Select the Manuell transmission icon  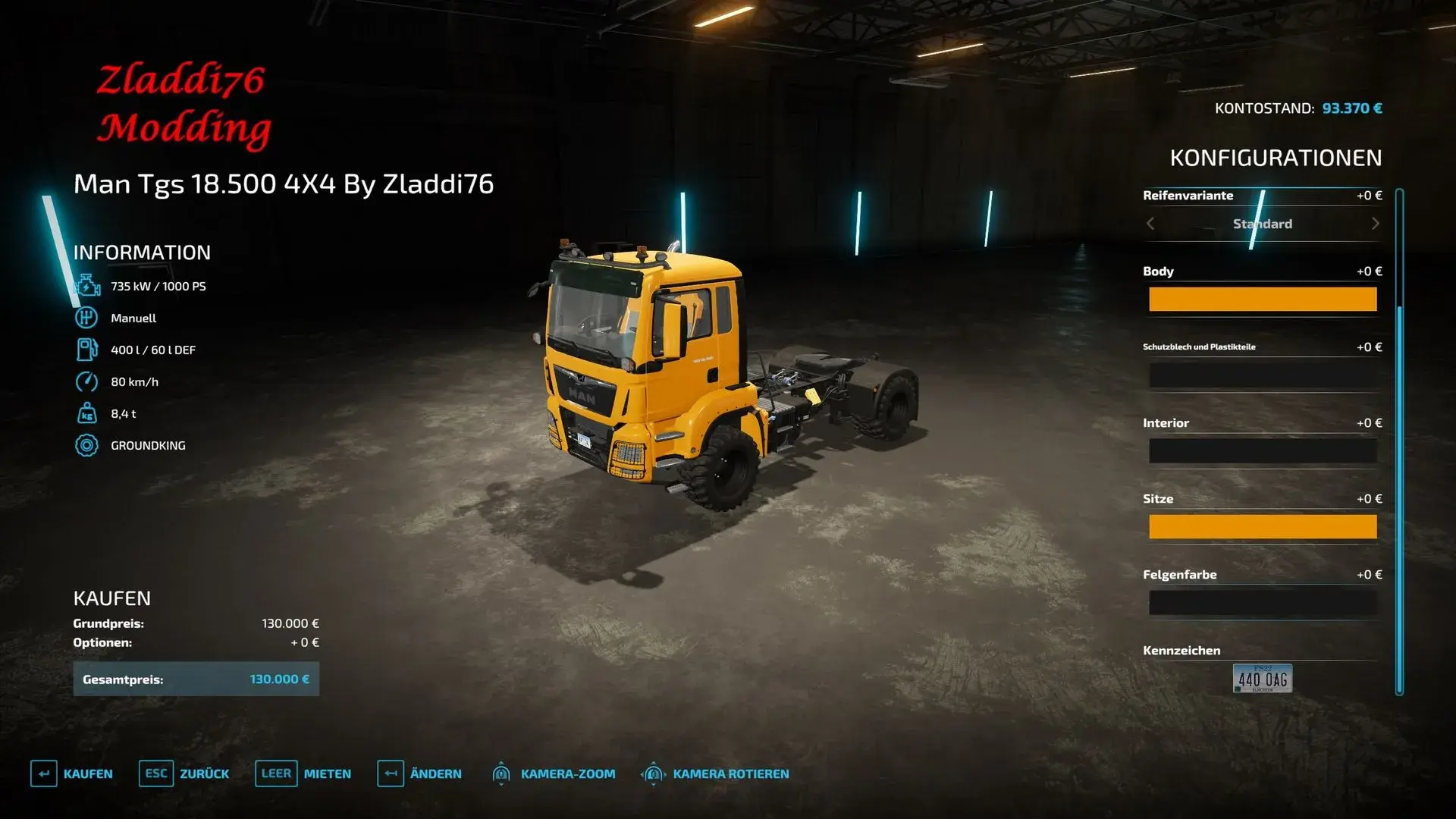click(x=89, y=318)
